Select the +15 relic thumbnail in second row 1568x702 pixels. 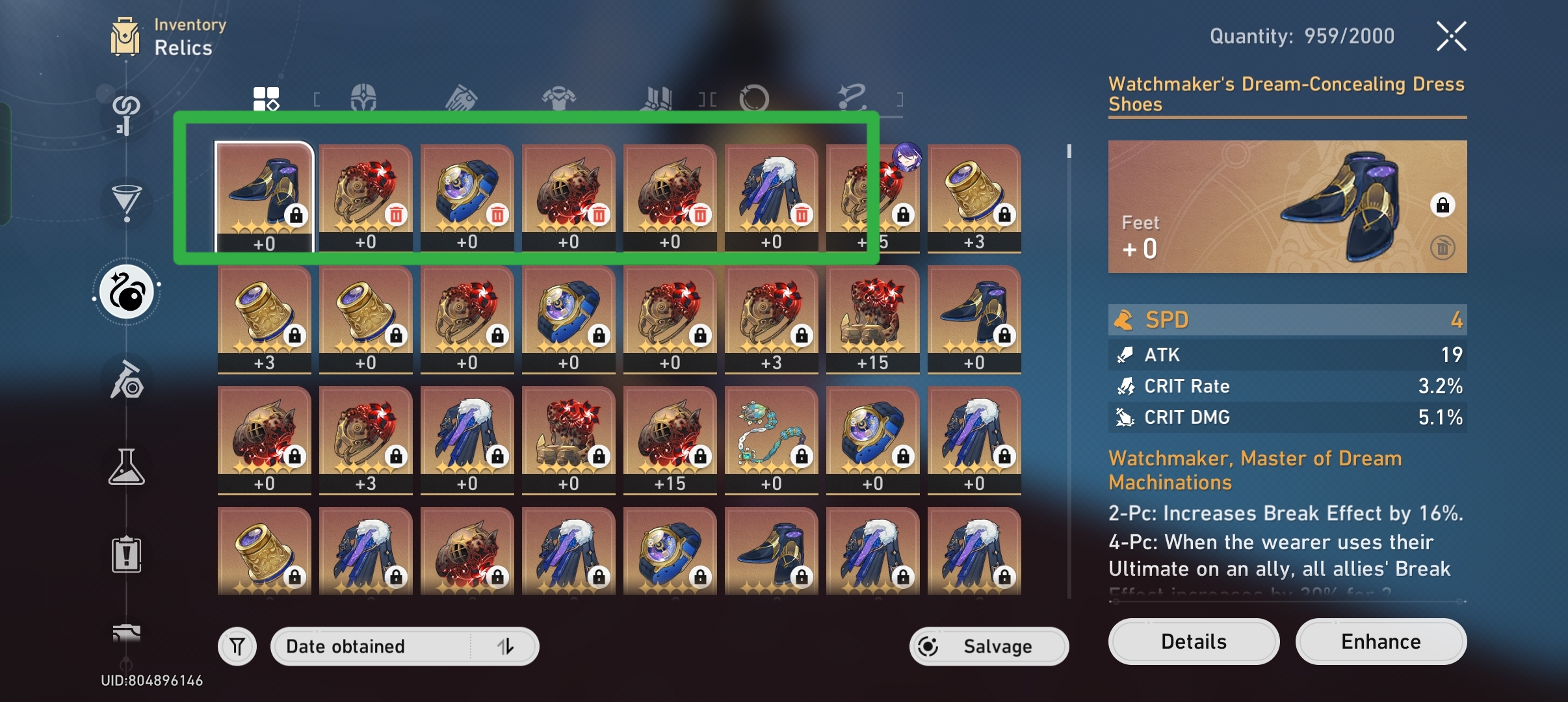click(x=872, y=318)
